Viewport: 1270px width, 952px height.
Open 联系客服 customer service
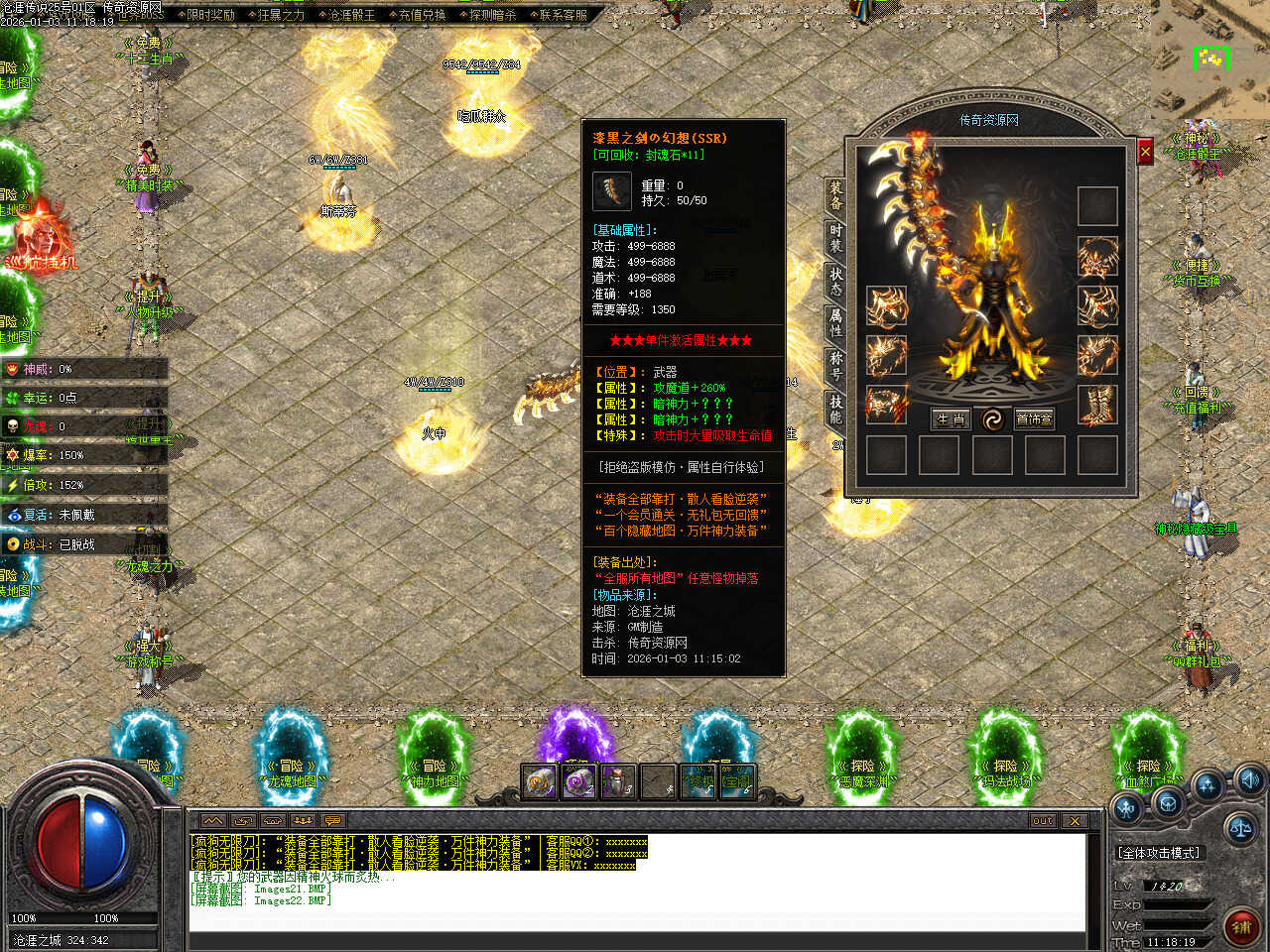[x=563, y=15]
